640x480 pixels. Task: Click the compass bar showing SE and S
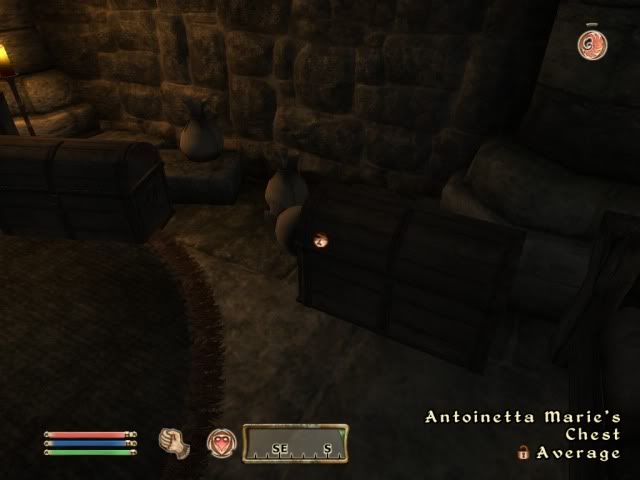pyautogui.click(x=295, y=443)
